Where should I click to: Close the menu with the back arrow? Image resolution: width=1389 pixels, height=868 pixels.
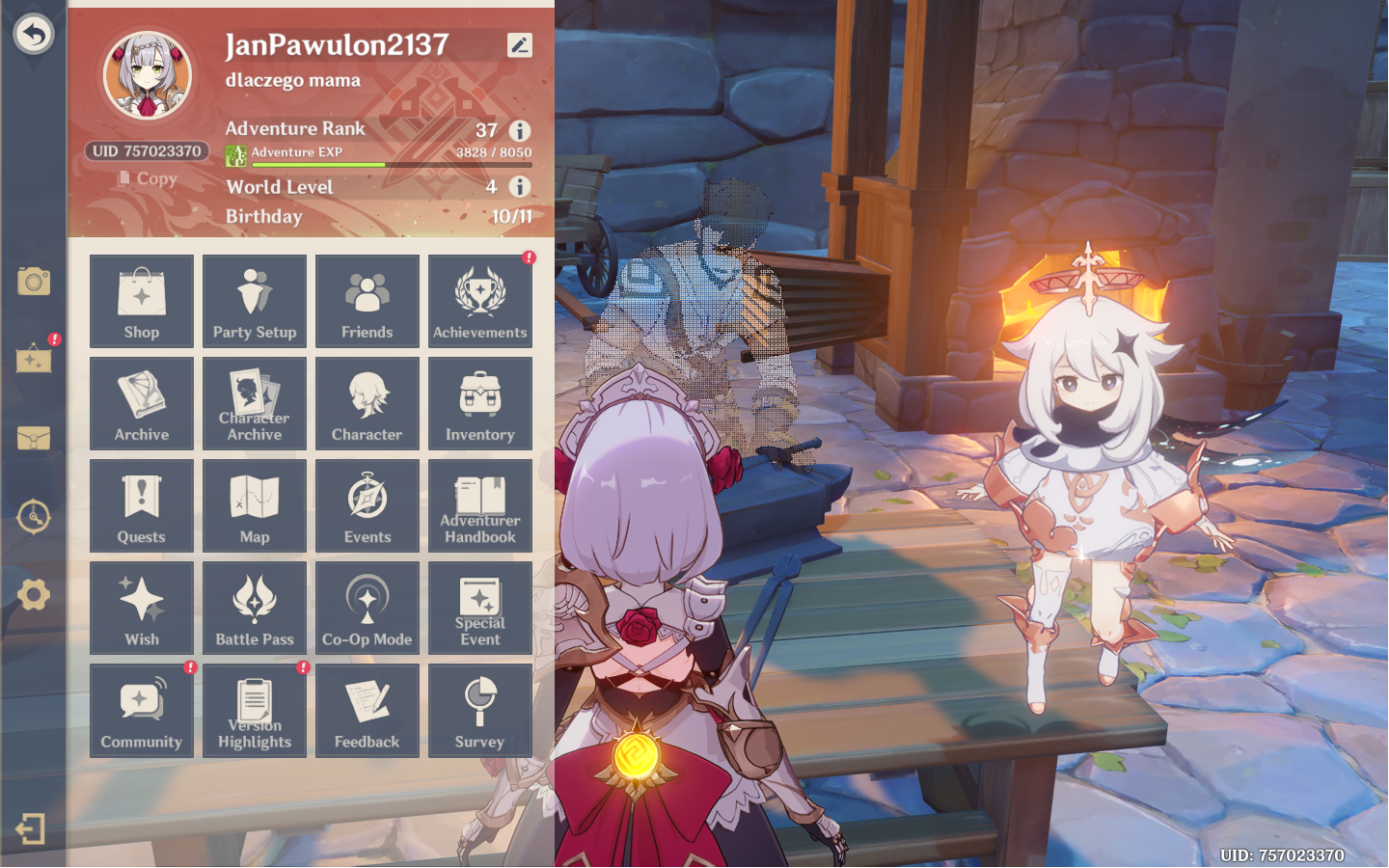coord(34,34)
